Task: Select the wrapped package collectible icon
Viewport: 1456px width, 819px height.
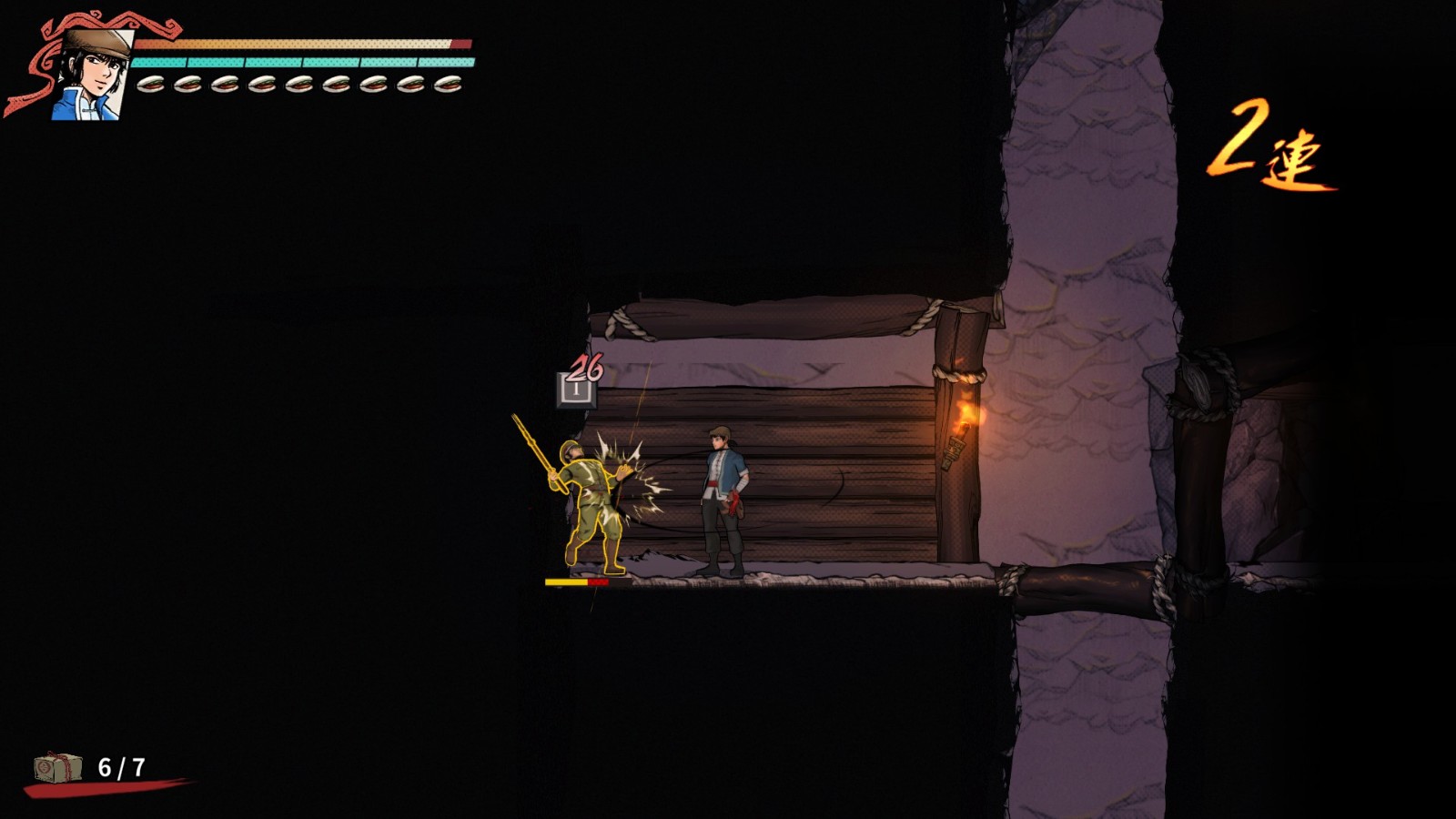Action: (x=57, y=767)
